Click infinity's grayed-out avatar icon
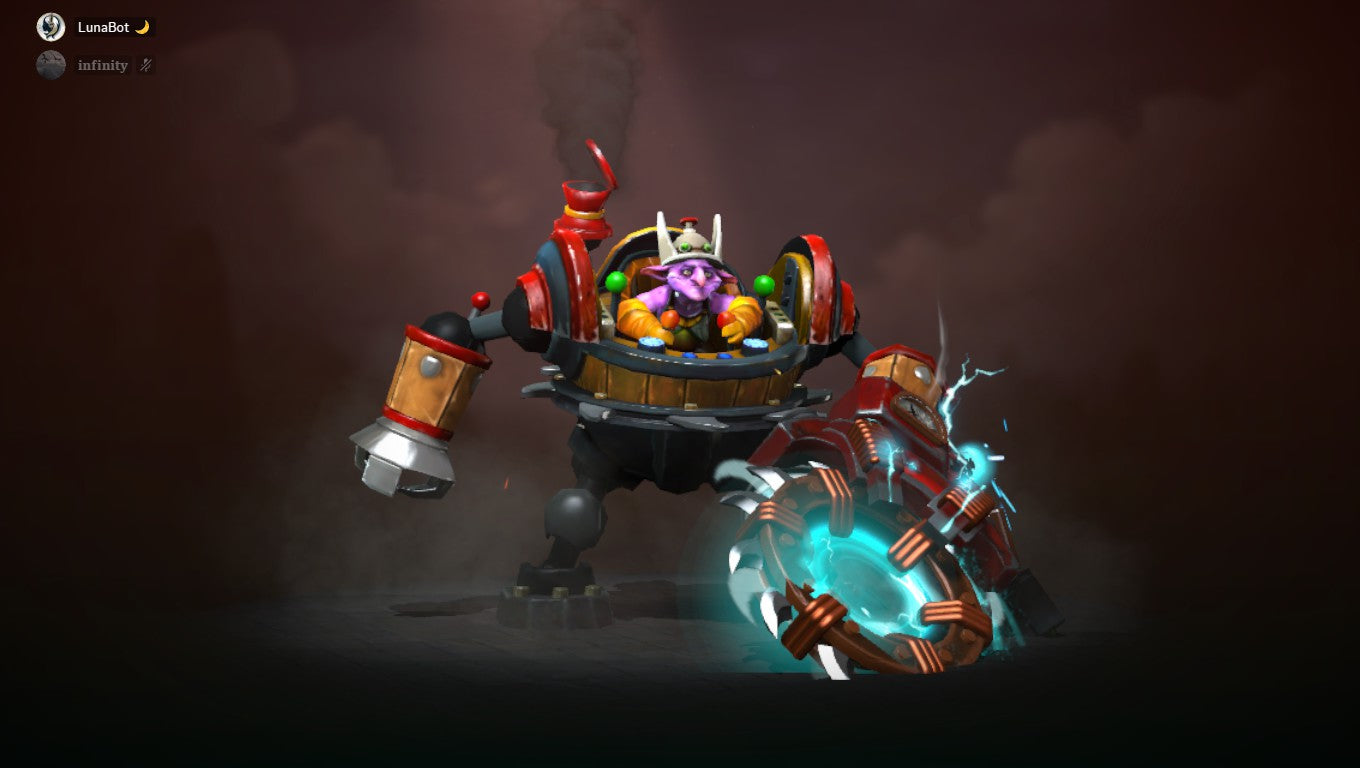 pyautogui.click(x=49, y=65)
